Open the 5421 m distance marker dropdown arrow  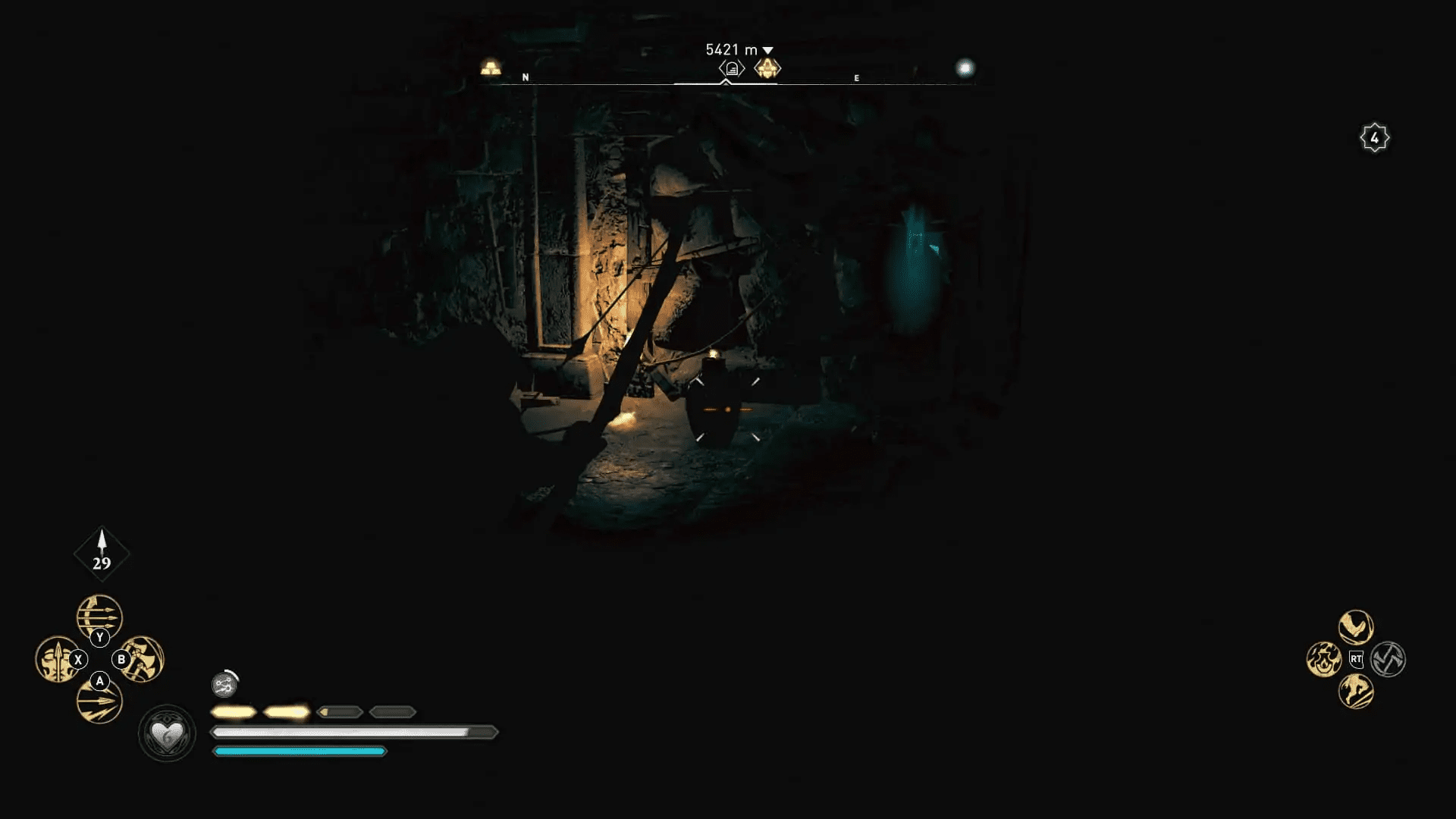pos(767,49)
